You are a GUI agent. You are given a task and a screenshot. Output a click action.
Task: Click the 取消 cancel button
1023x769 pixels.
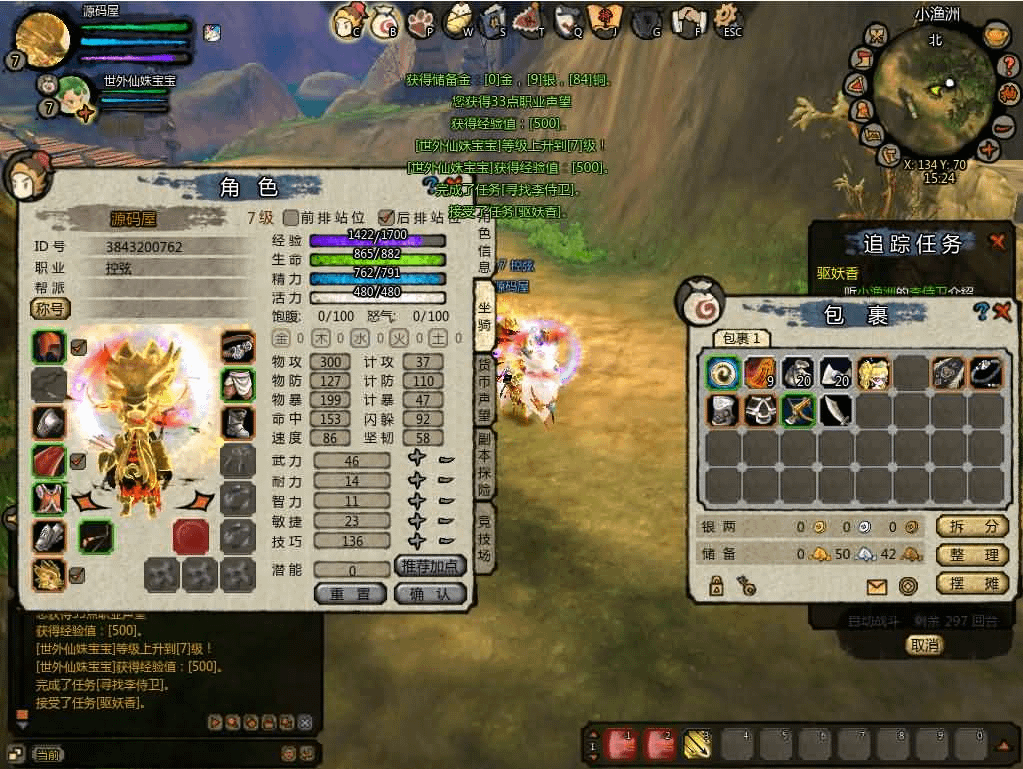924,645
